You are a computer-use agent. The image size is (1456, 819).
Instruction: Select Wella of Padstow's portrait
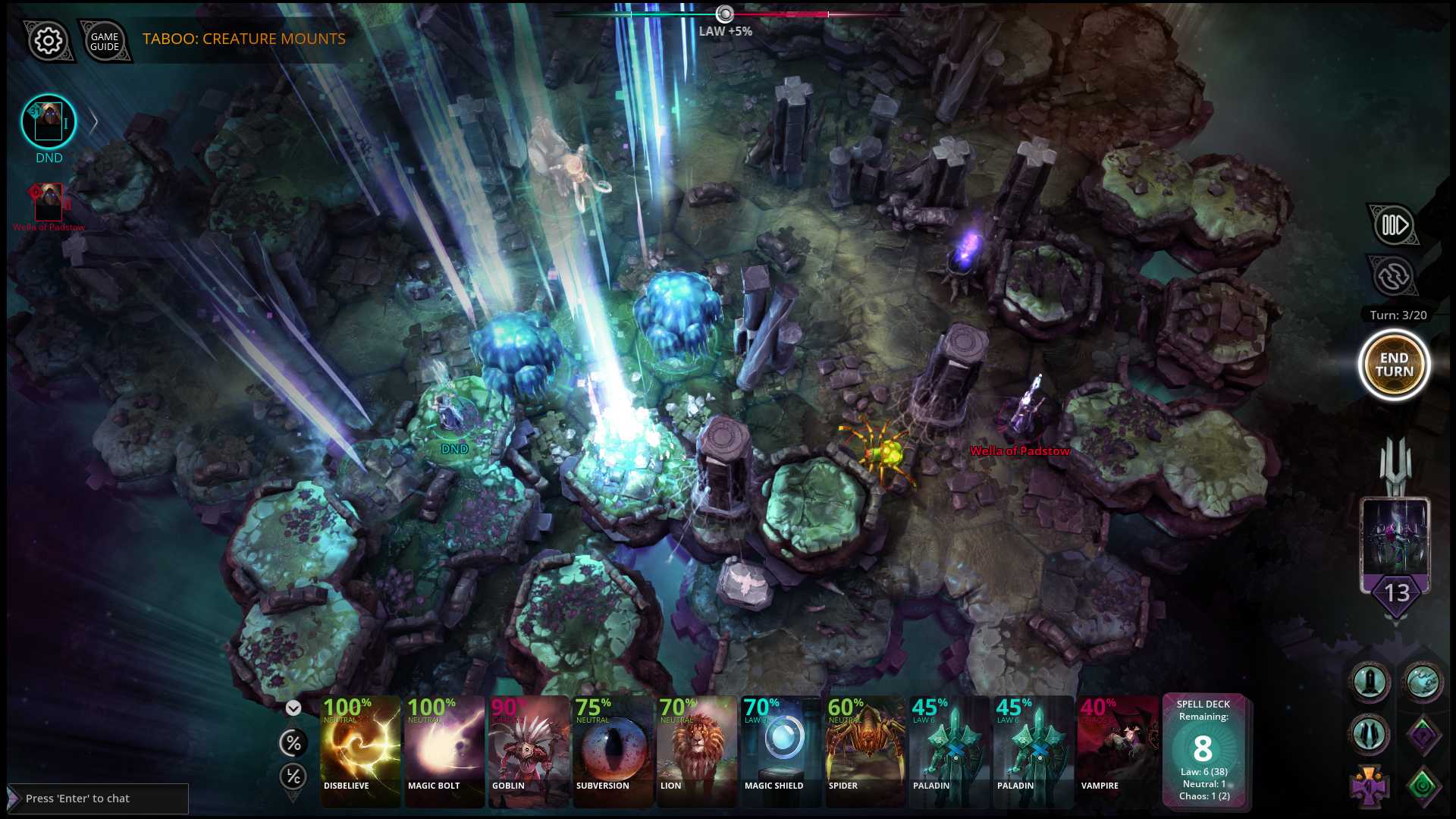tap(47, 201)
